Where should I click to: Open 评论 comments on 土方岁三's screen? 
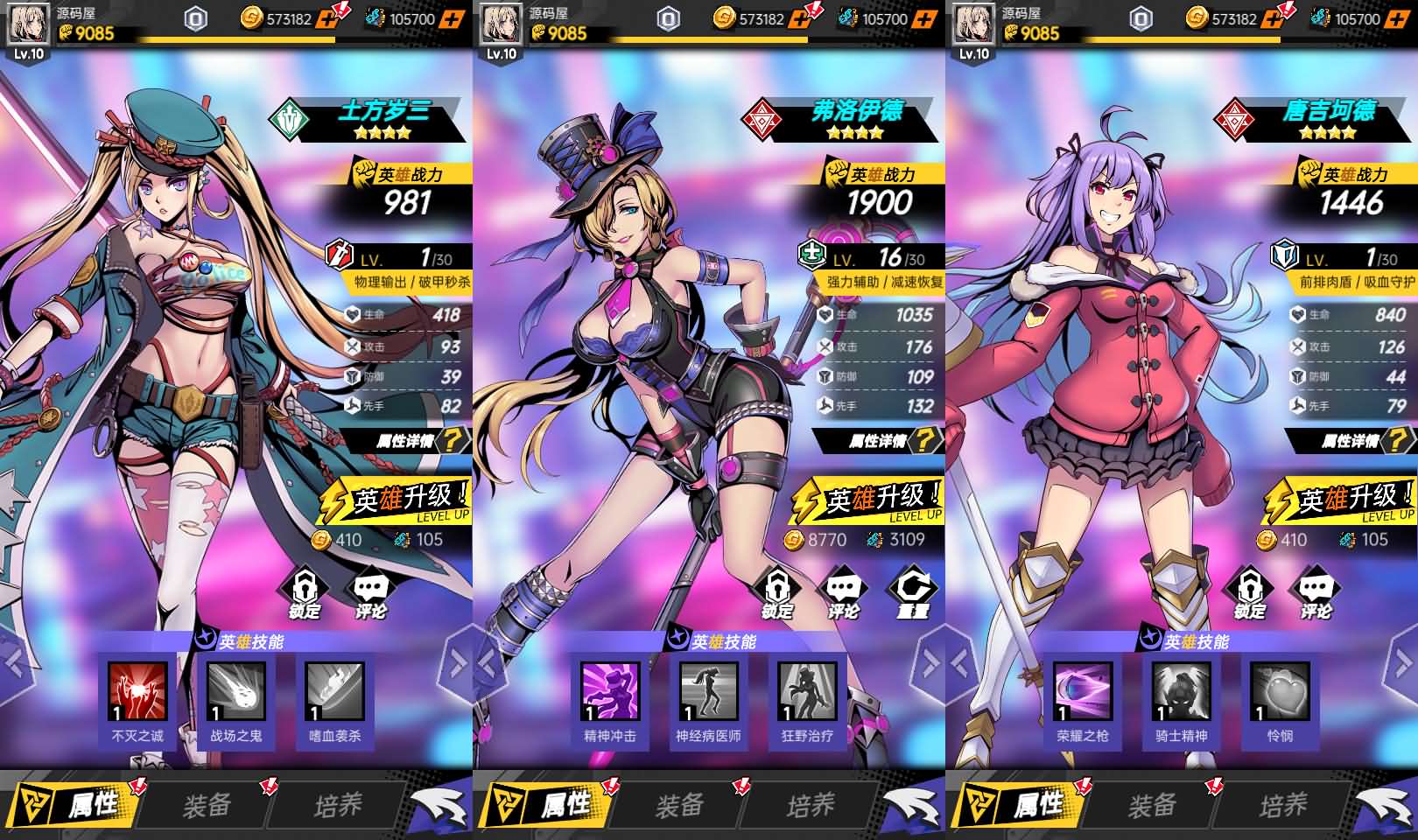pyautogui.click(x=370, y=592)
